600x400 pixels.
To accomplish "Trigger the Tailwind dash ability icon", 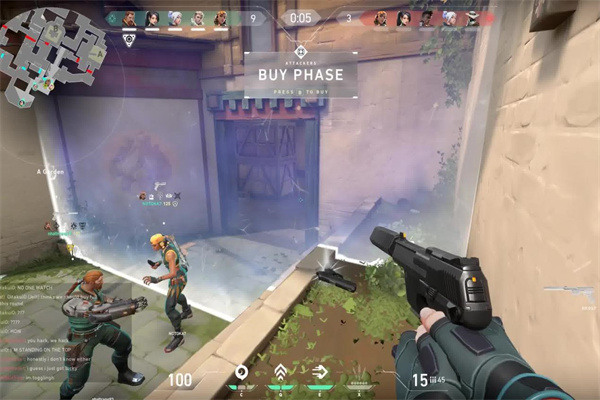I will click(320, 373).
